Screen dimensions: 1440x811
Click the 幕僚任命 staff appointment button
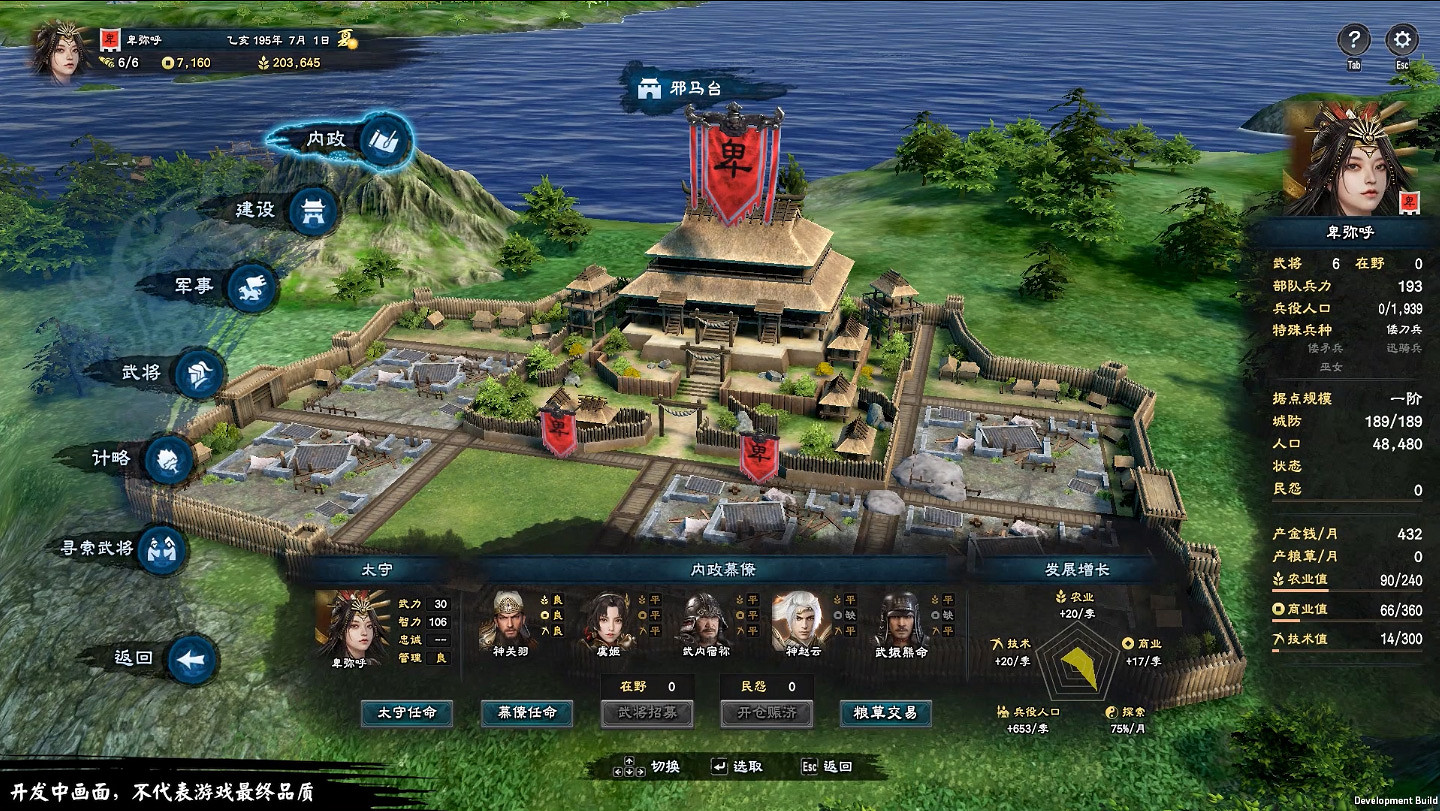(527, 713)
